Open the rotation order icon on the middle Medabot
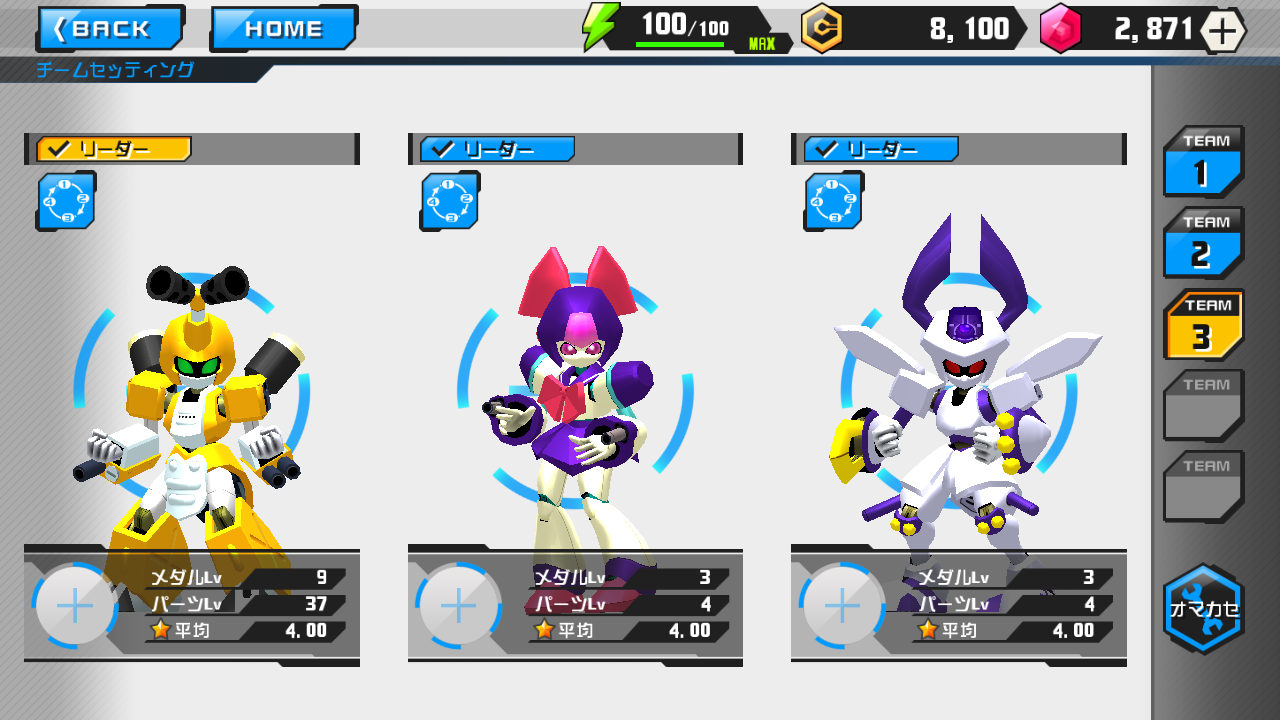 (449, 201)
